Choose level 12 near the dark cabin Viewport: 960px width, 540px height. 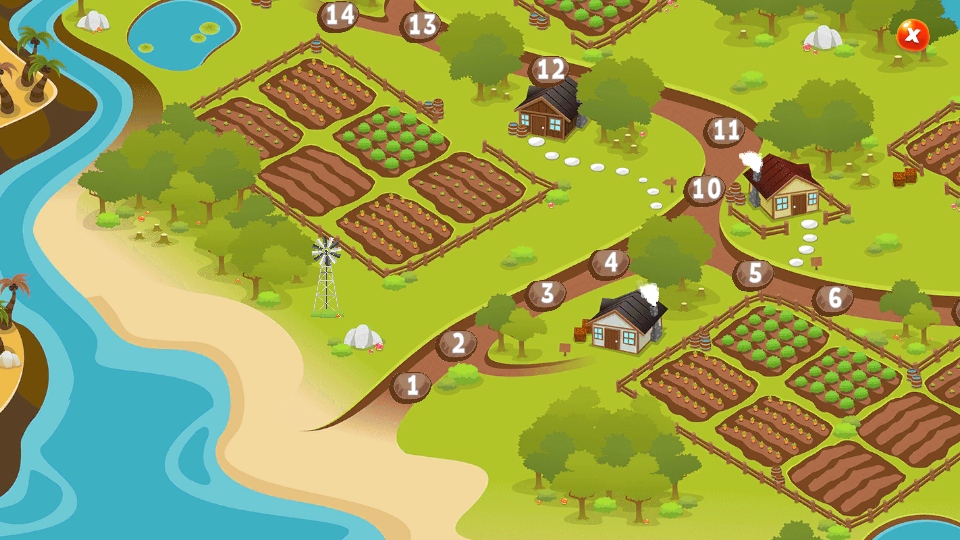pyautogui.click(x=549, y=70)
